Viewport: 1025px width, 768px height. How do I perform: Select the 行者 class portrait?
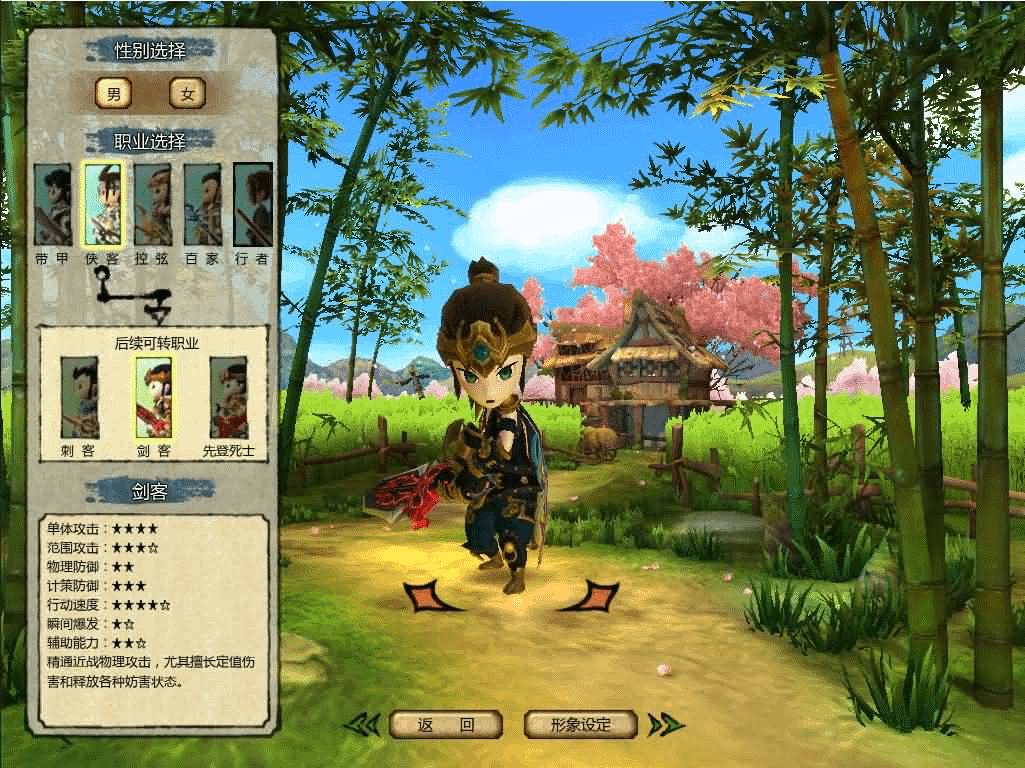[253, 205]
